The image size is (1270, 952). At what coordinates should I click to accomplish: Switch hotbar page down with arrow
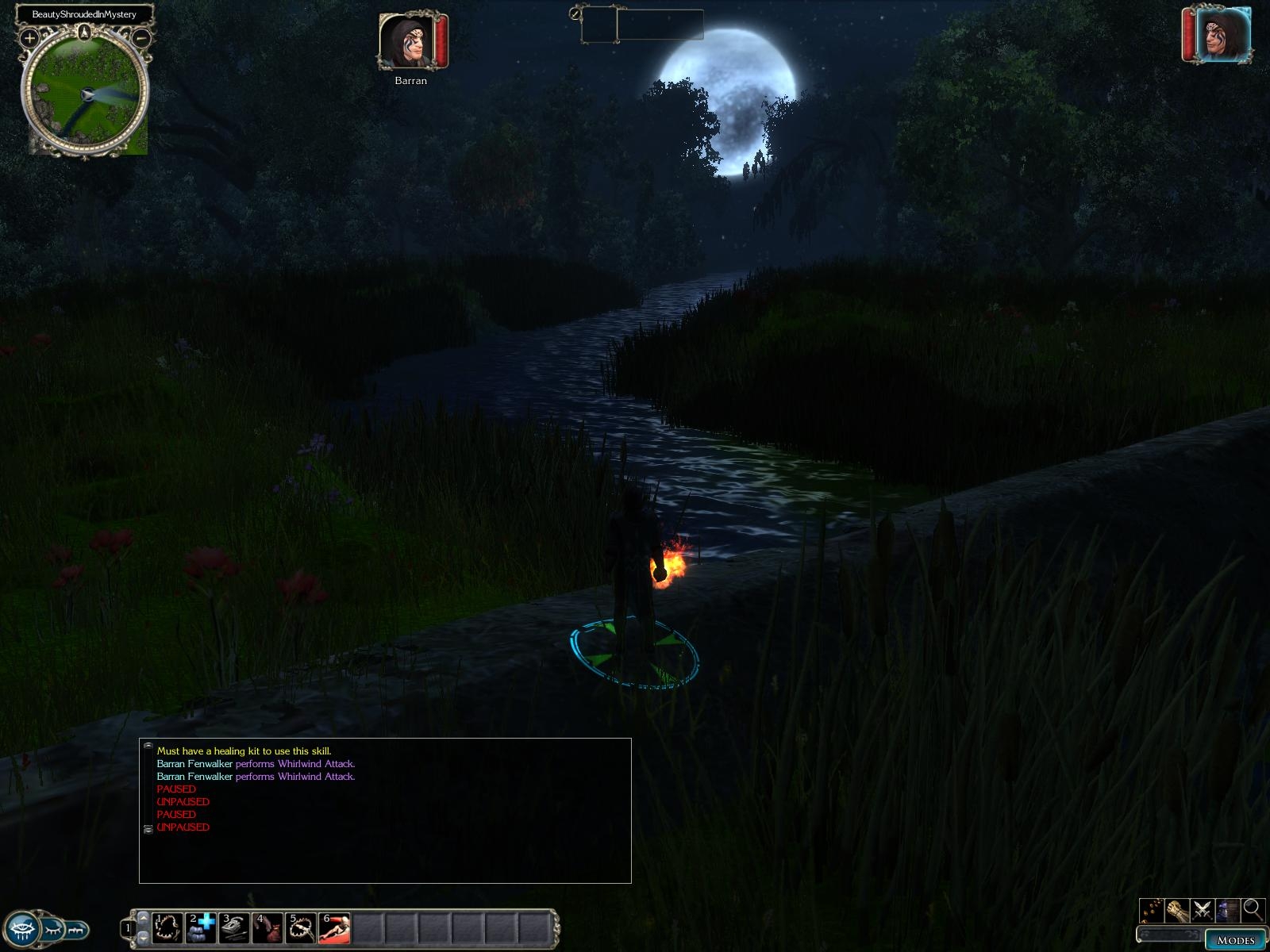tap(143, 938)
